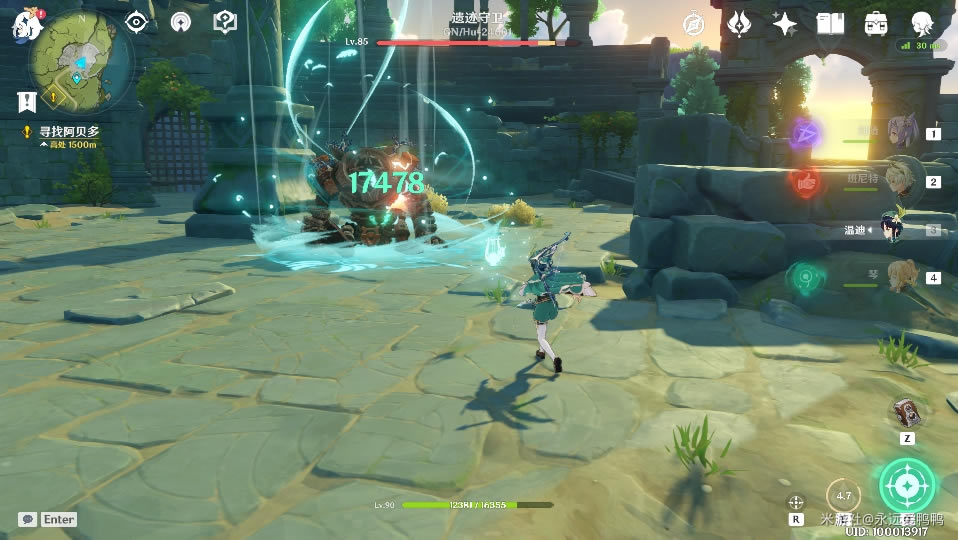Viewport: 958px width, 540px height.
Task: Switch to party member 班尼特
Action: coord(900,181)
